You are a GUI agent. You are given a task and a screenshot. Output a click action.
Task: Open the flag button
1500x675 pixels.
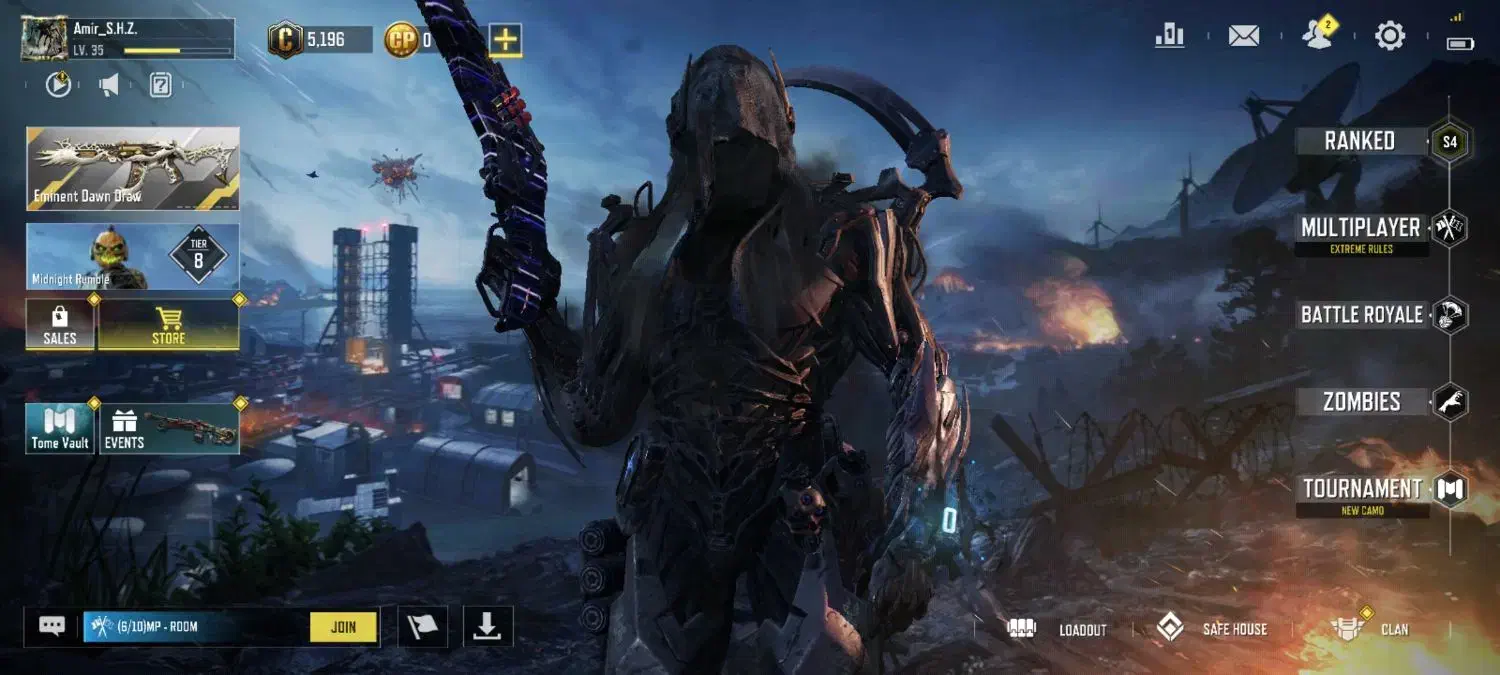(423, 627)
